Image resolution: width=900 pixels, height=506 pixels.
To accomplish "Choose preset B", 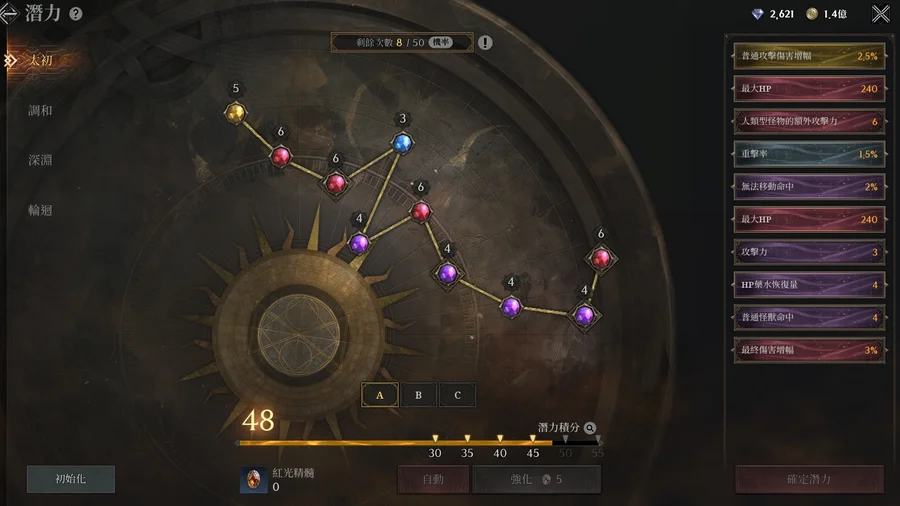I will click(418, 395).
